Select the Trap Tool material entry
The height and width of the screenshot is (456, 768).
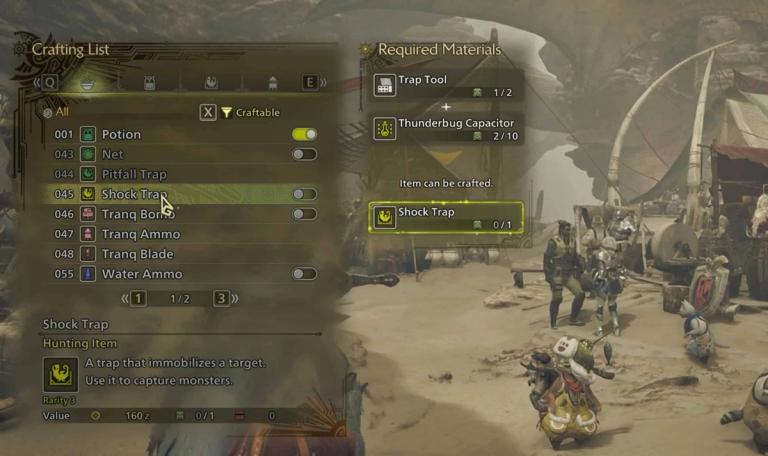447,86
